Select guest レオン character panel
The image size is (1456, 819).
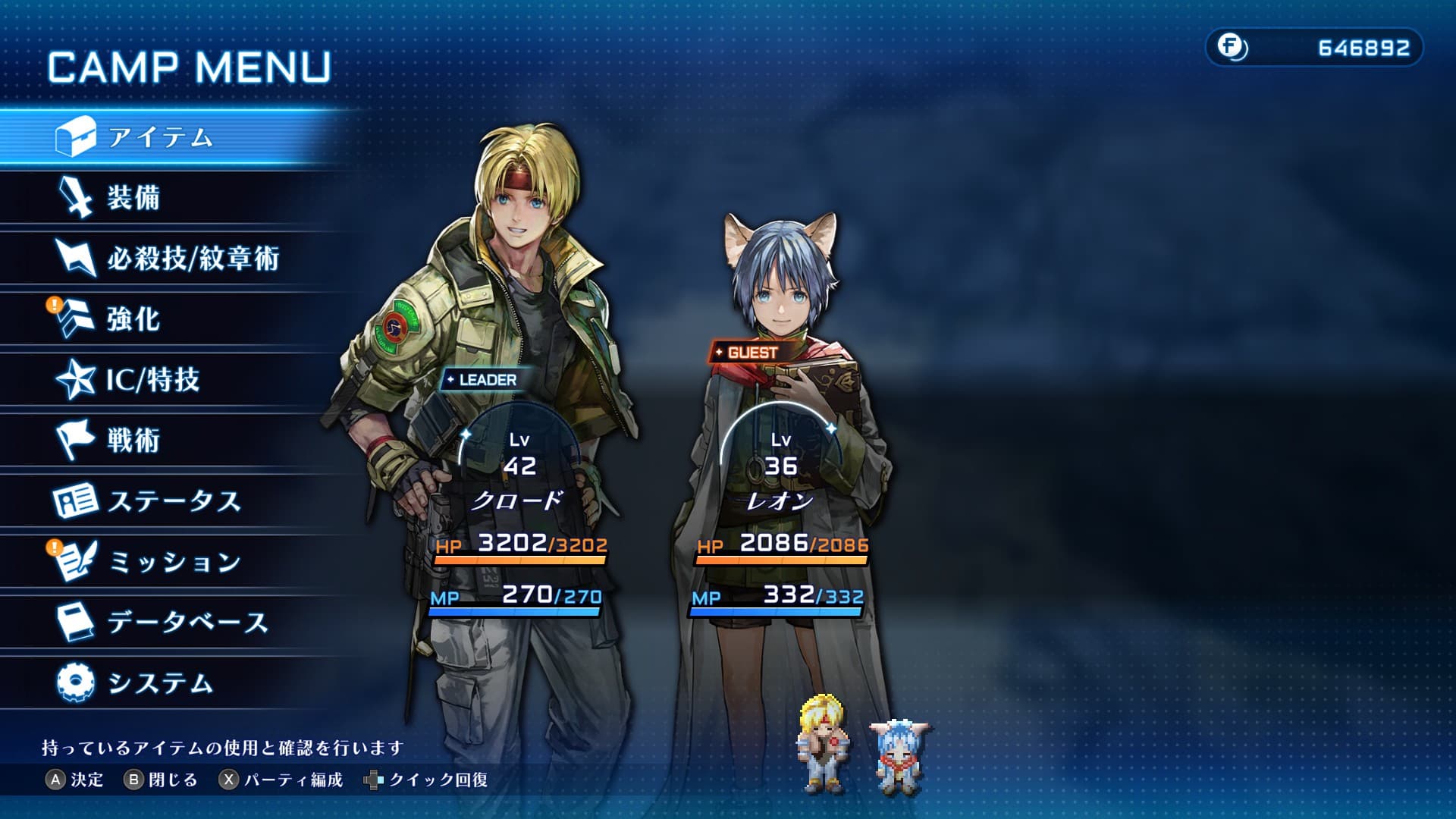780,500
